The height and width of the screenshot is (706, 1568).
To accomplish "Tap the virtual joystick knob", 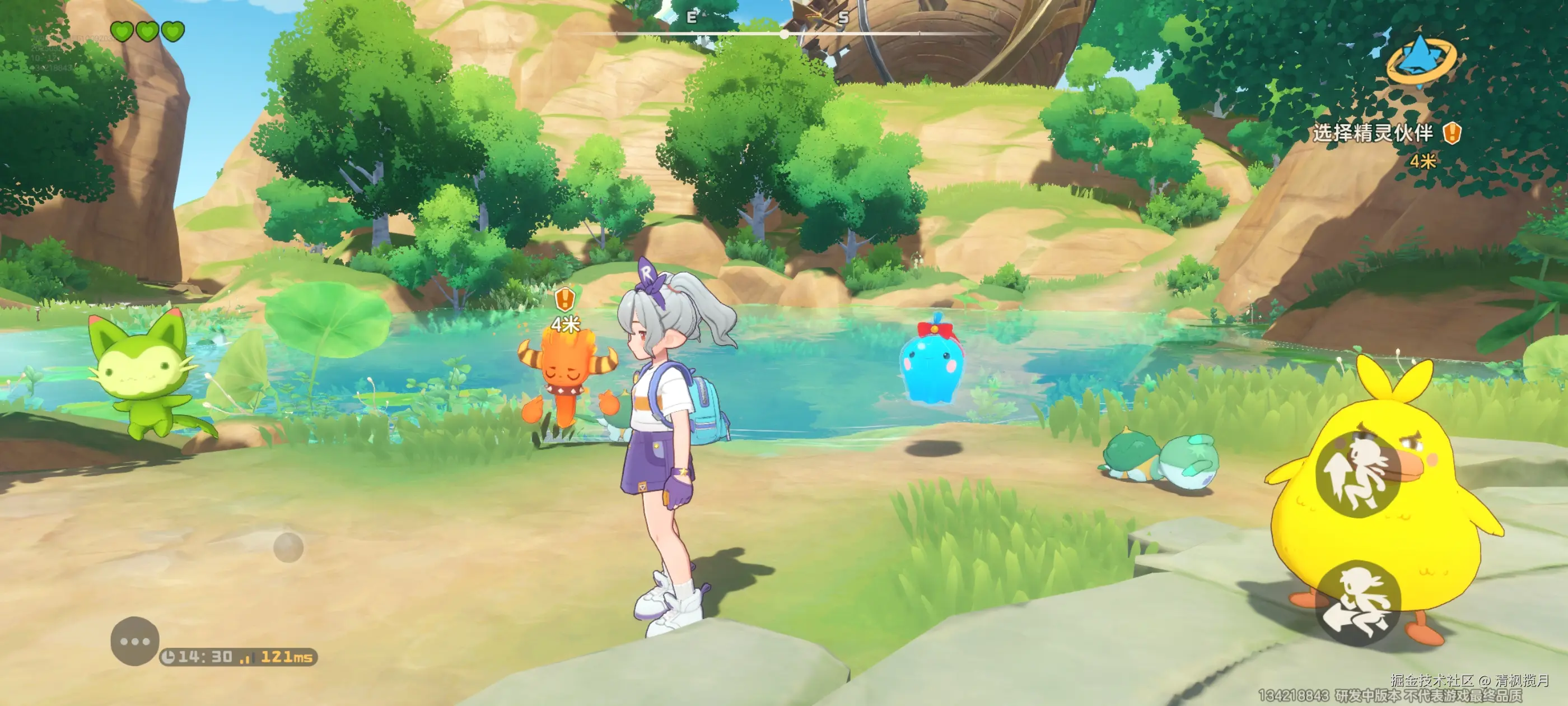I will [288, 547].
